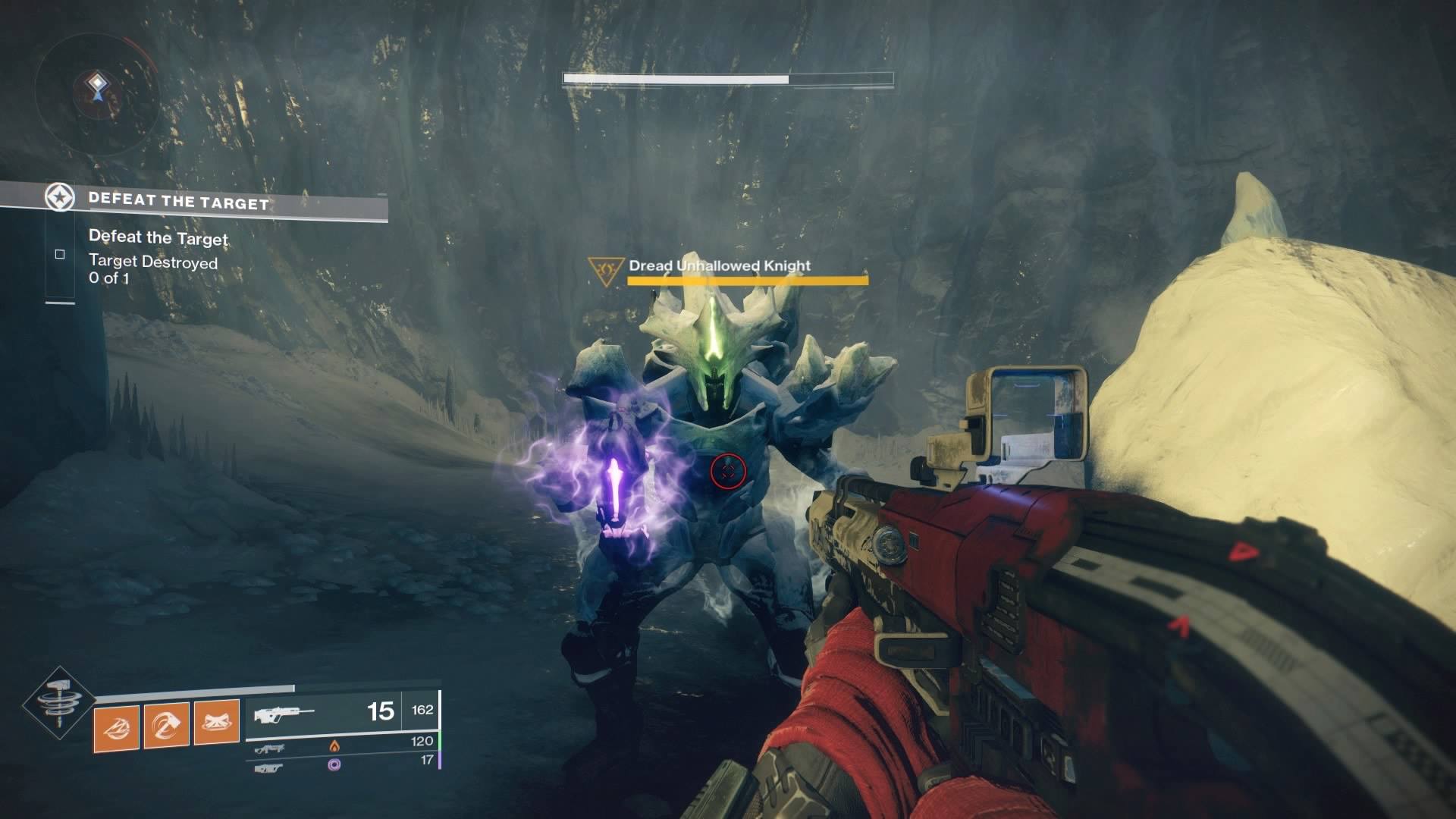Viewport: 1456px width, 819px height.
Task: Use the orange grenade ability icon
Action: coord(116,726)
